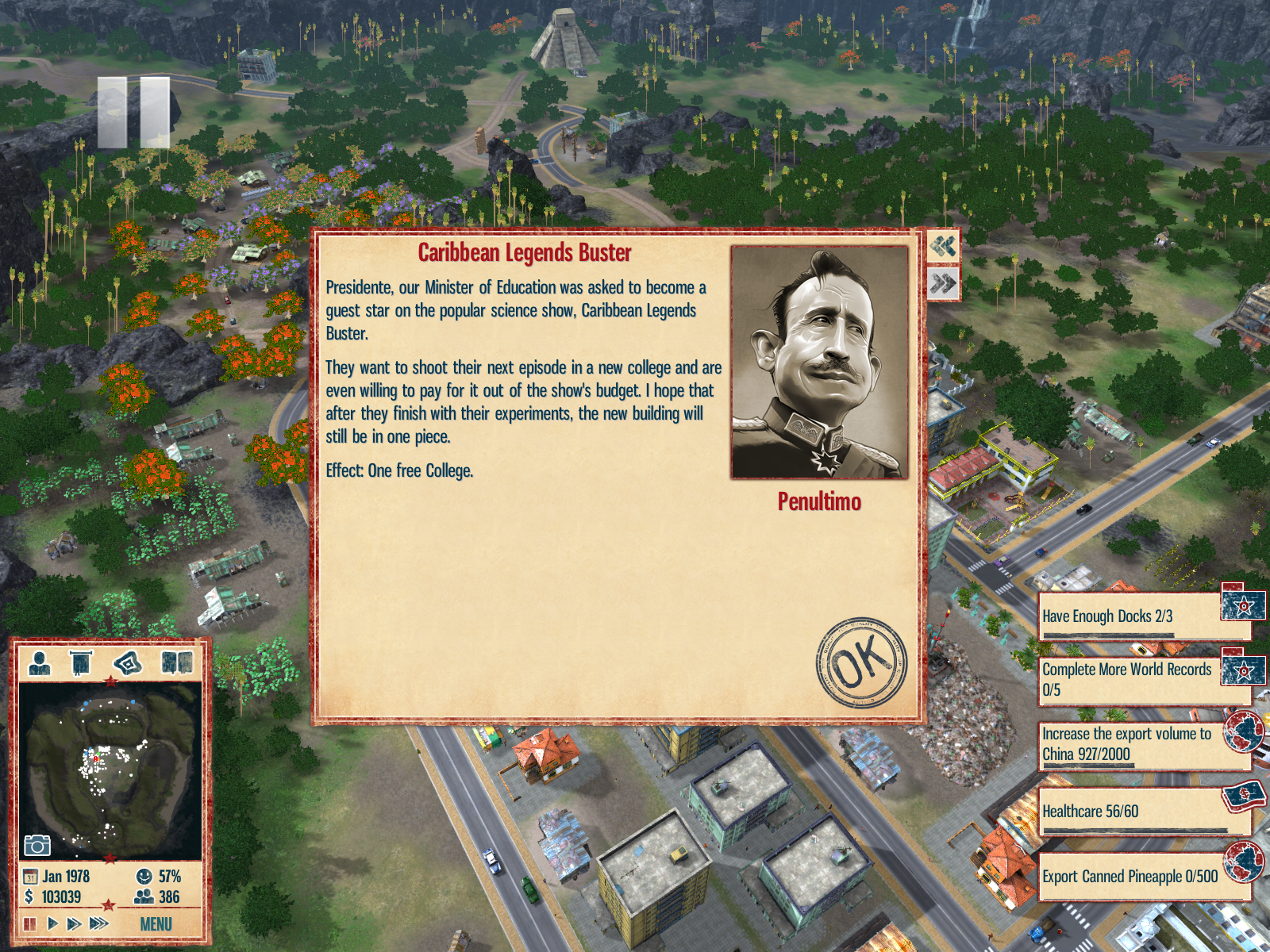Set game speed to triple fast-forward

pos(98,923)
